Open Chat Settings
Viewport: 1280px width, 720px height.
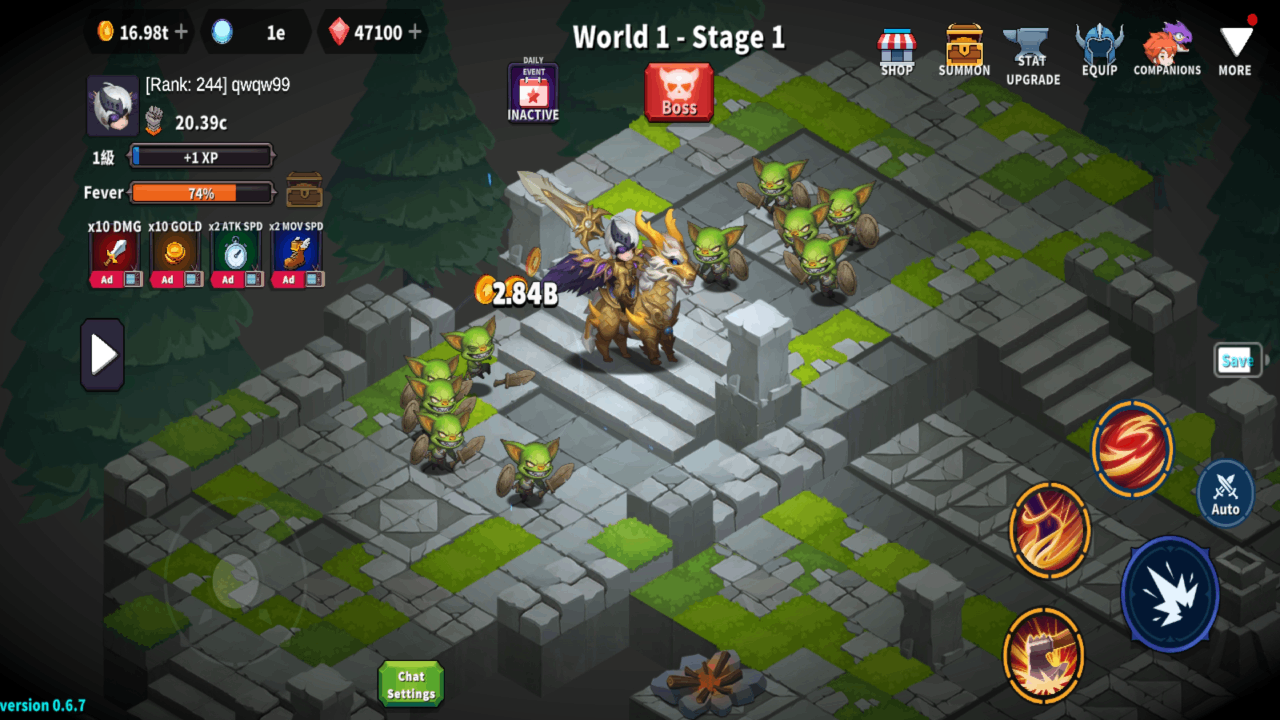[x=410, y=683]
